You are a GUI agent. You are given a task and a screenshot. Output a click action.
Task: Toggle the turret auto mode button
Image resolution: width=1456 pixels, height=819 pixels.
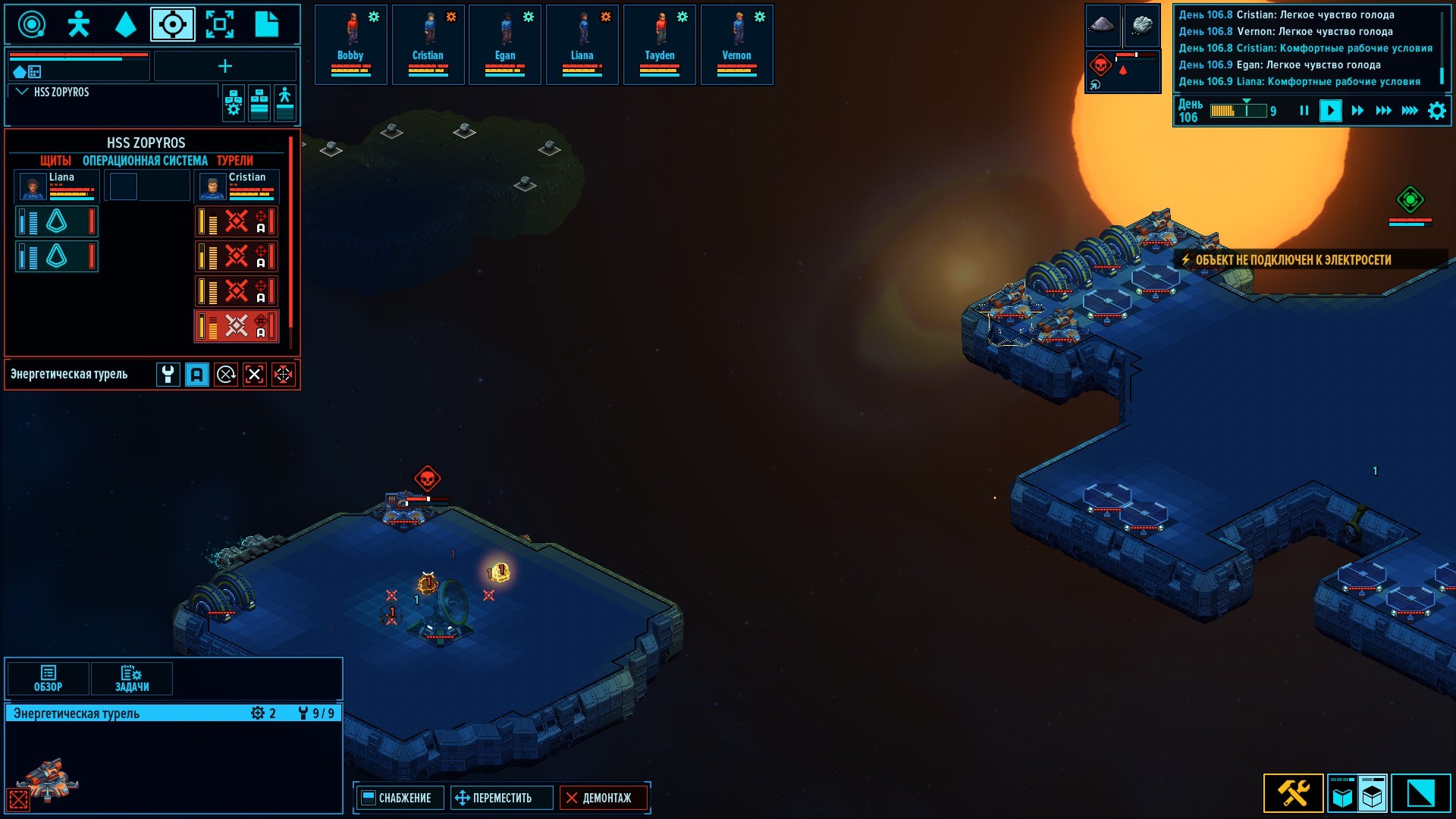197,375
